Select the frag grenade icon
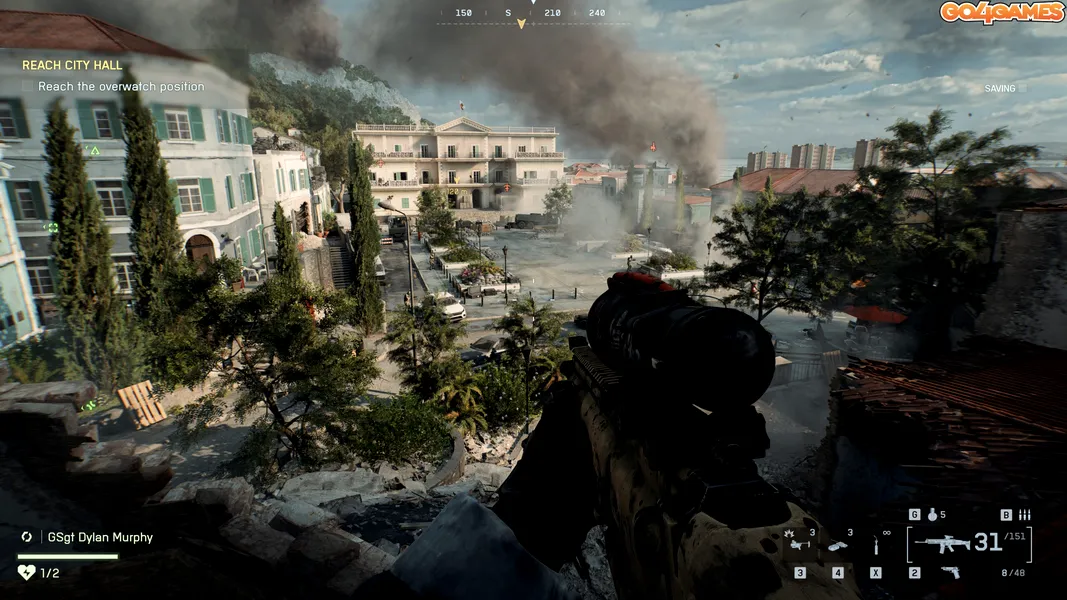 click(x=932, y=515)
